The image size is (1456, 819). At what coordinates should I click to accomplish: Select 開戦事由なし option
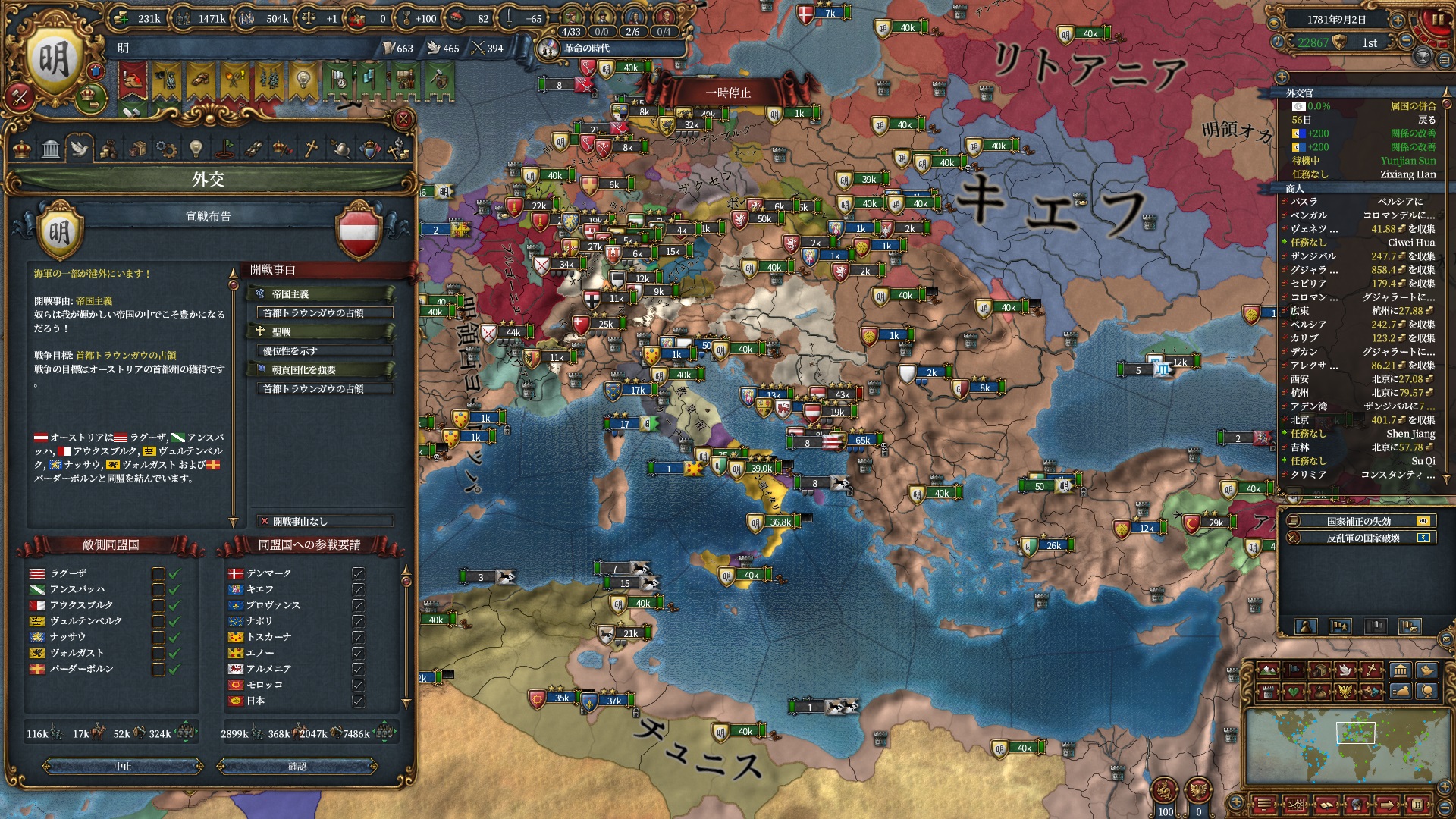[x=325, y=521]
